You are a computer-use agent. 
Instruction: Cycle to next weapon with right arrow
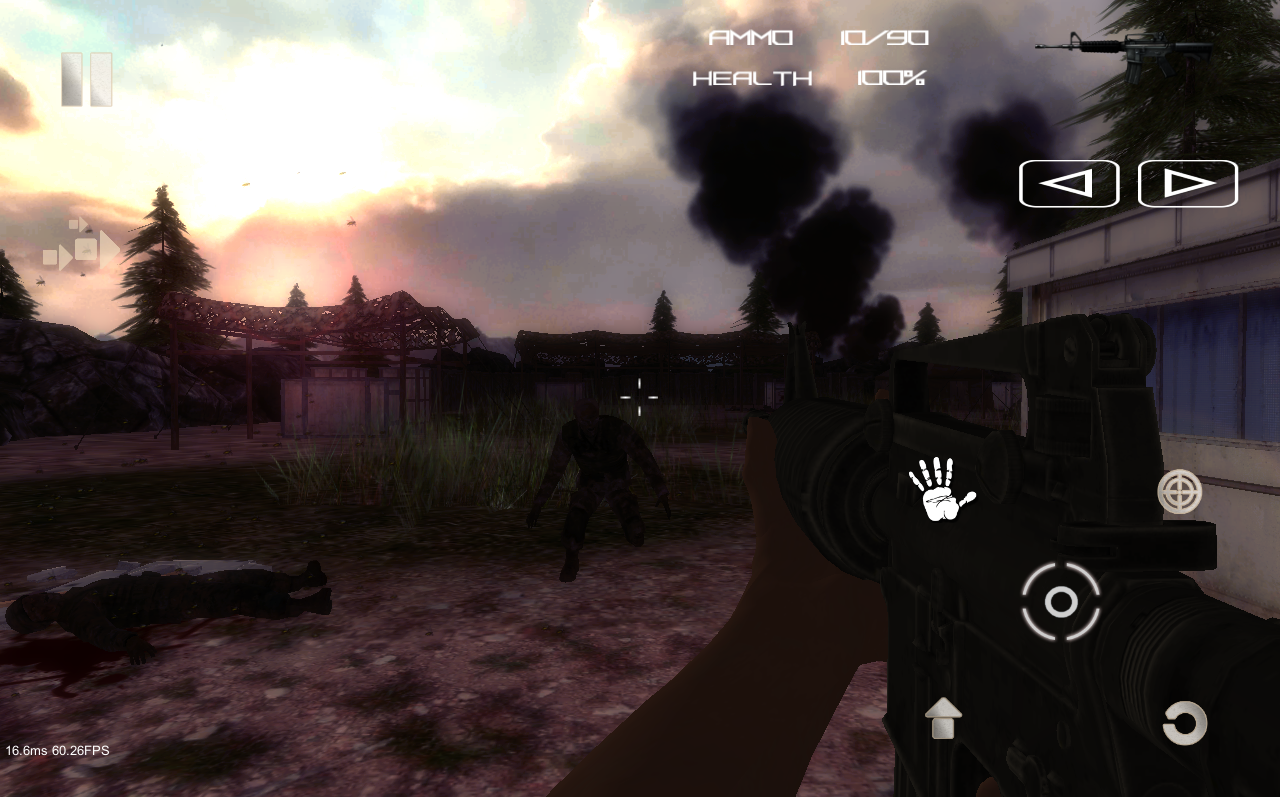(x=1187, y=182)
